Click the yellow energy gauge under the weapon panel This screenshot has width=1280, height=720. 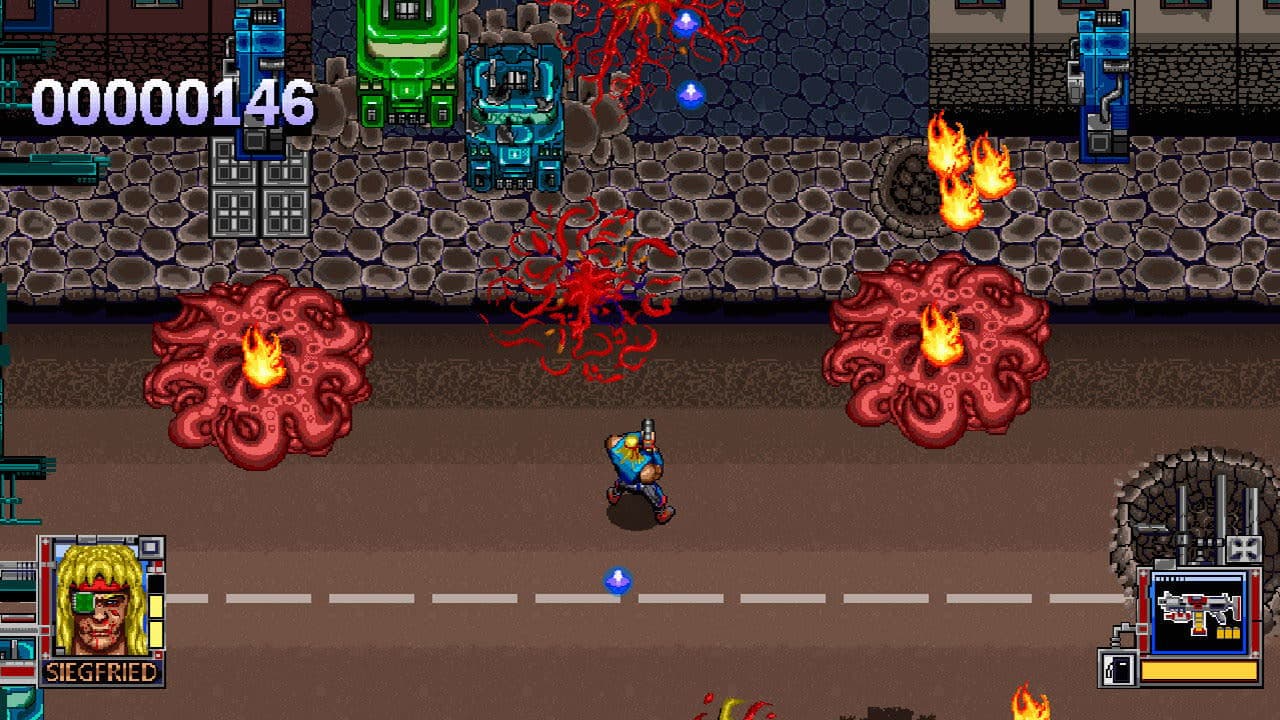(x=1196, y=669)
